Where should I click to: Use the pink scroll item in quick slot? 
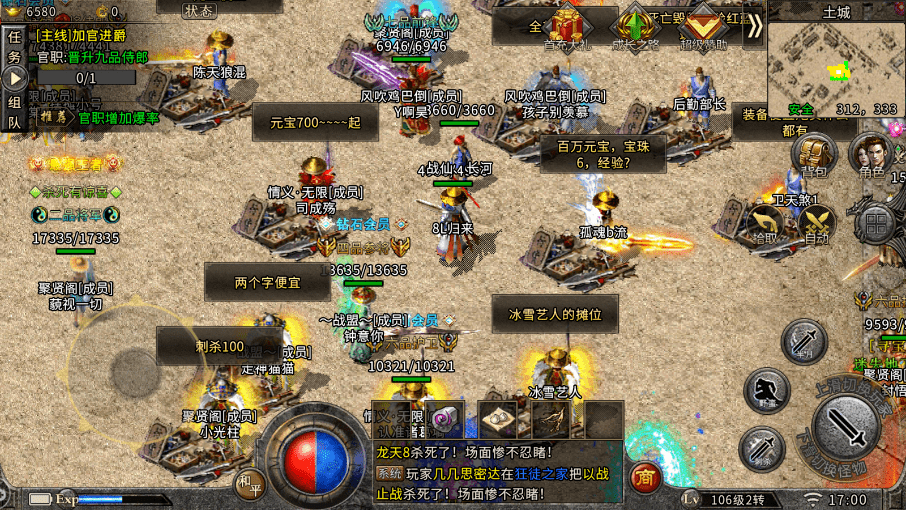(x=446, y=420)
